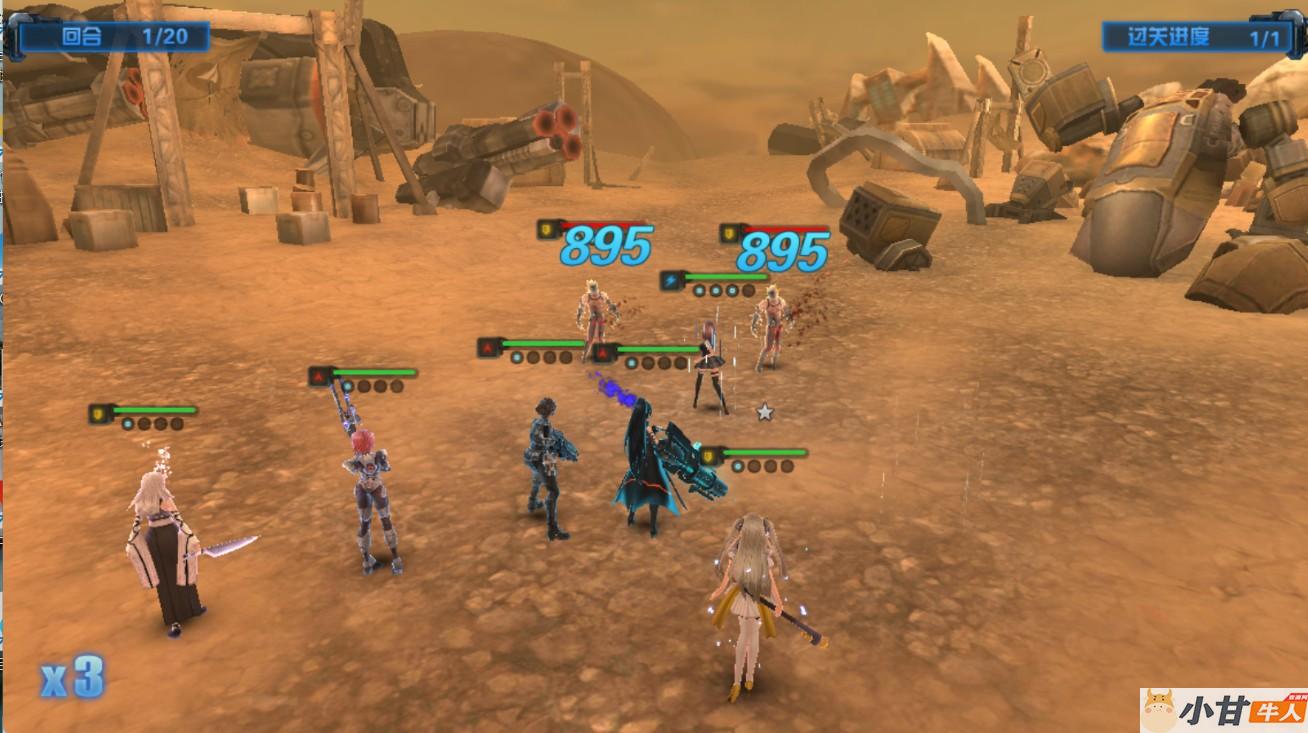Toggle the x3 battle speed button

[x=73, y=679]
